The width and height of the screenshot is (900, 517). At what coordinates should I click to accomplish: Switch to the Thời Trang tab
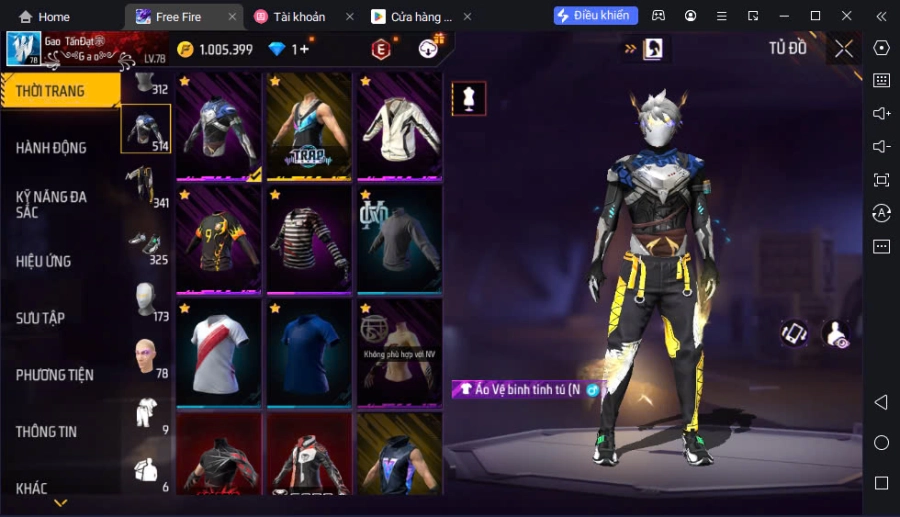(x=51, y=91)
